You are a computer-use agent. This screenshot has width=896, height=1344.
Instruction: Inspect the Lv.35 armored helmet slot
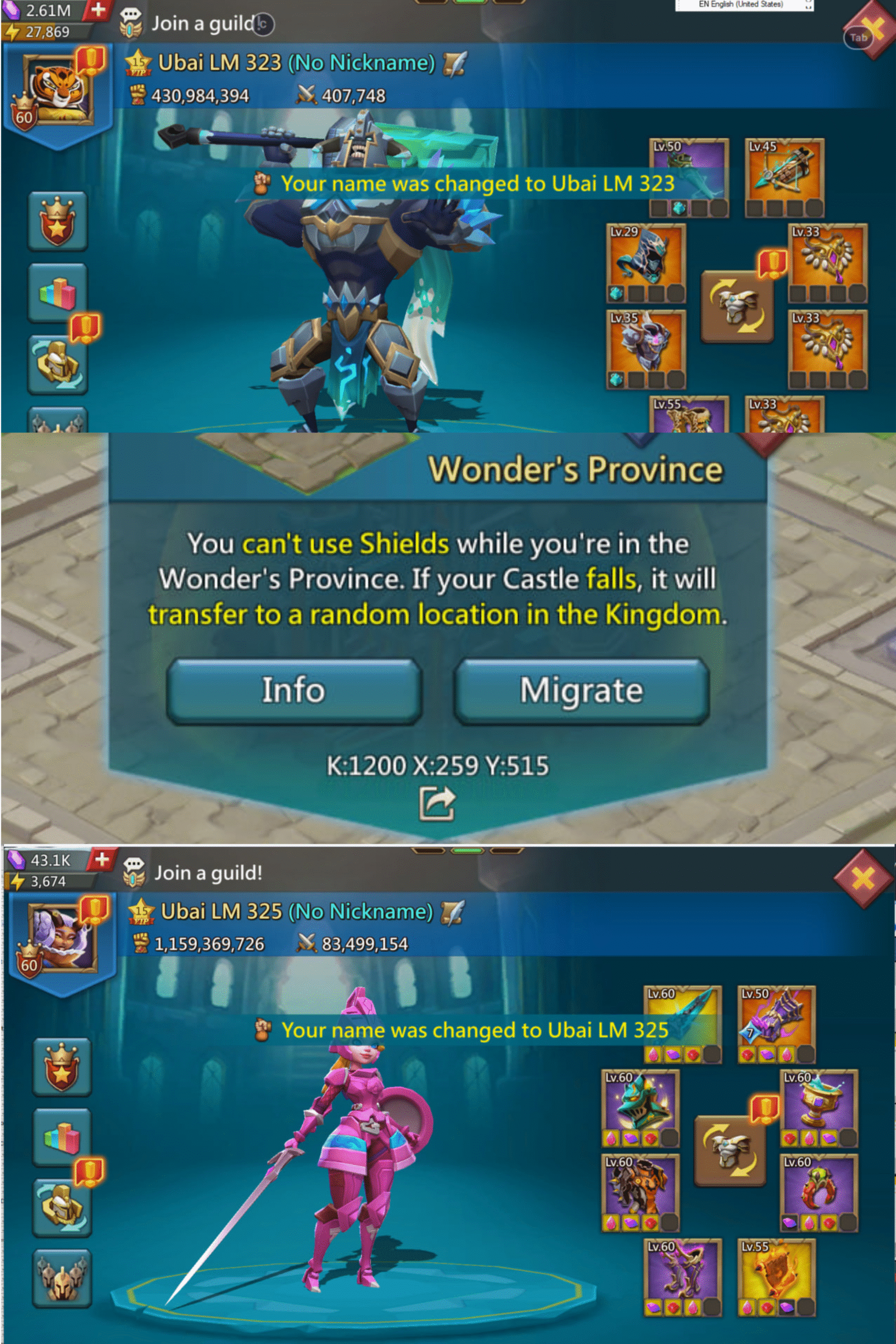(646, 349)
